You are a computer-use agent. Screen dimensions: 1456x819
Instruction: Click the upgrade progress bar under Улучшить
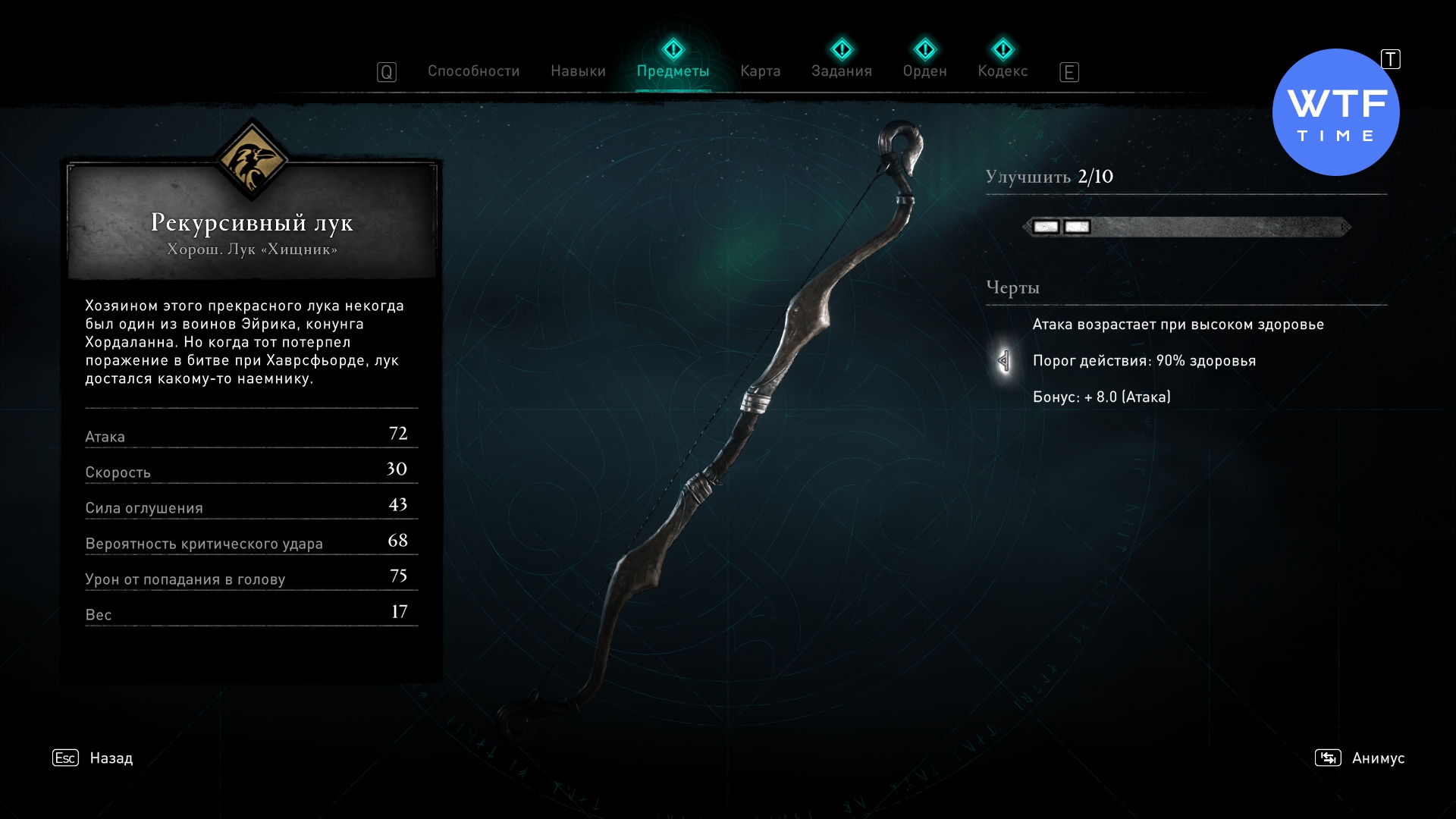coord(1187,227)
